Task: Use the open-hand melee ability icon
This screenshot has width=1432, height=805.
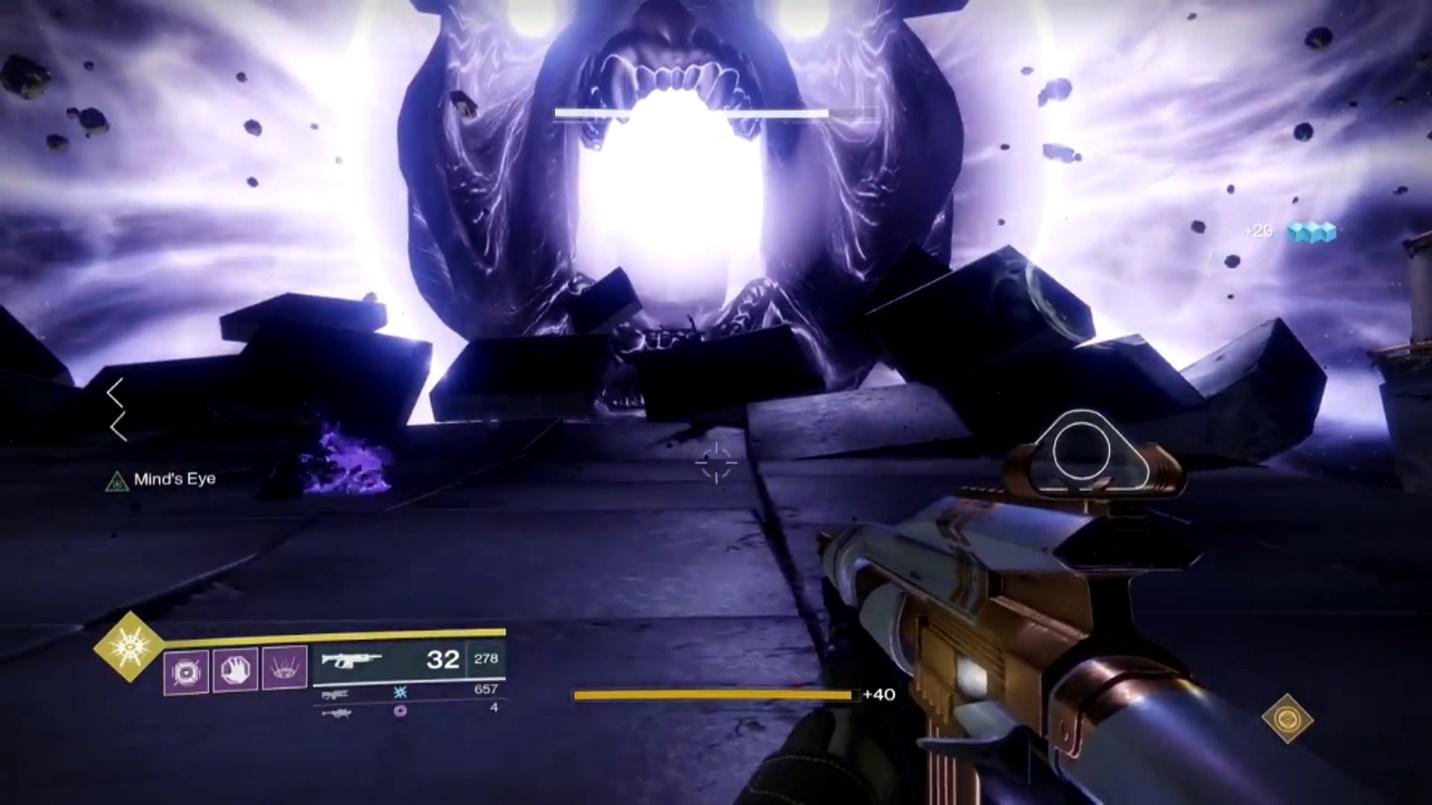Action: 235,670
